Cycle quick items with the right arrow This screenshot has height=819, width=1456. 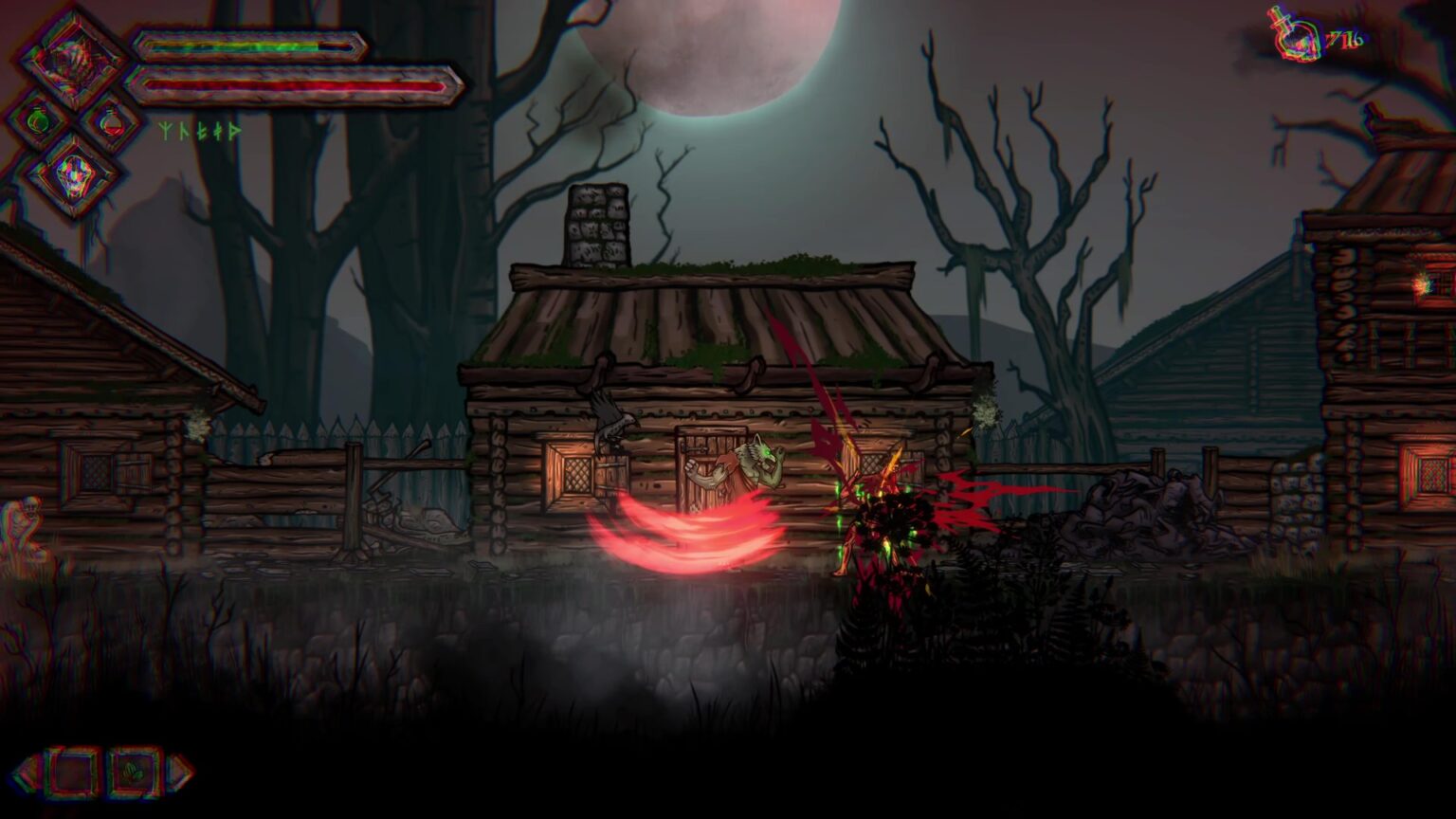(181, 773)
